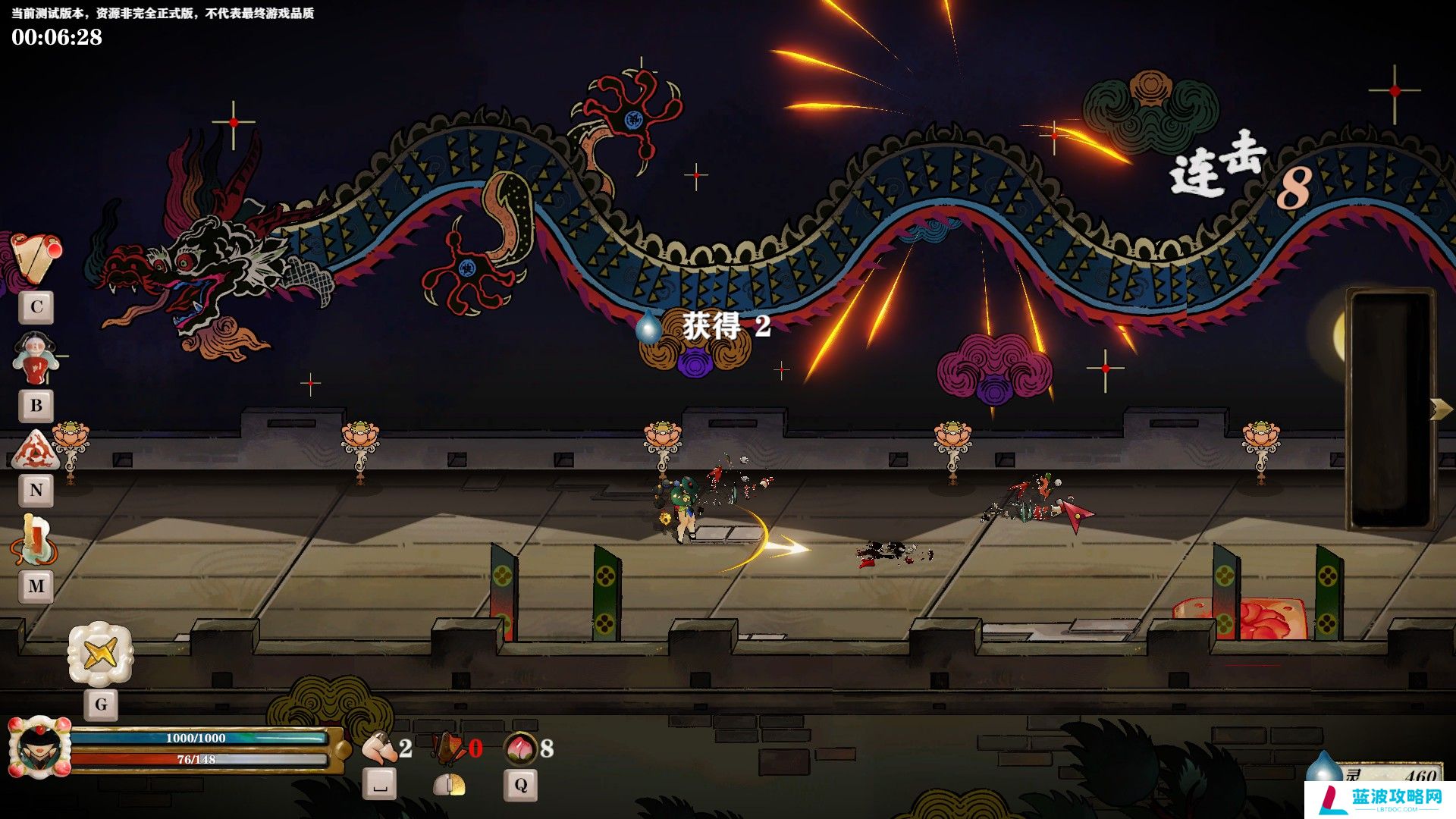Click the porcelain doll character icon
Viewport: 1456px width, 819px height.
click(x=35, y=359)
